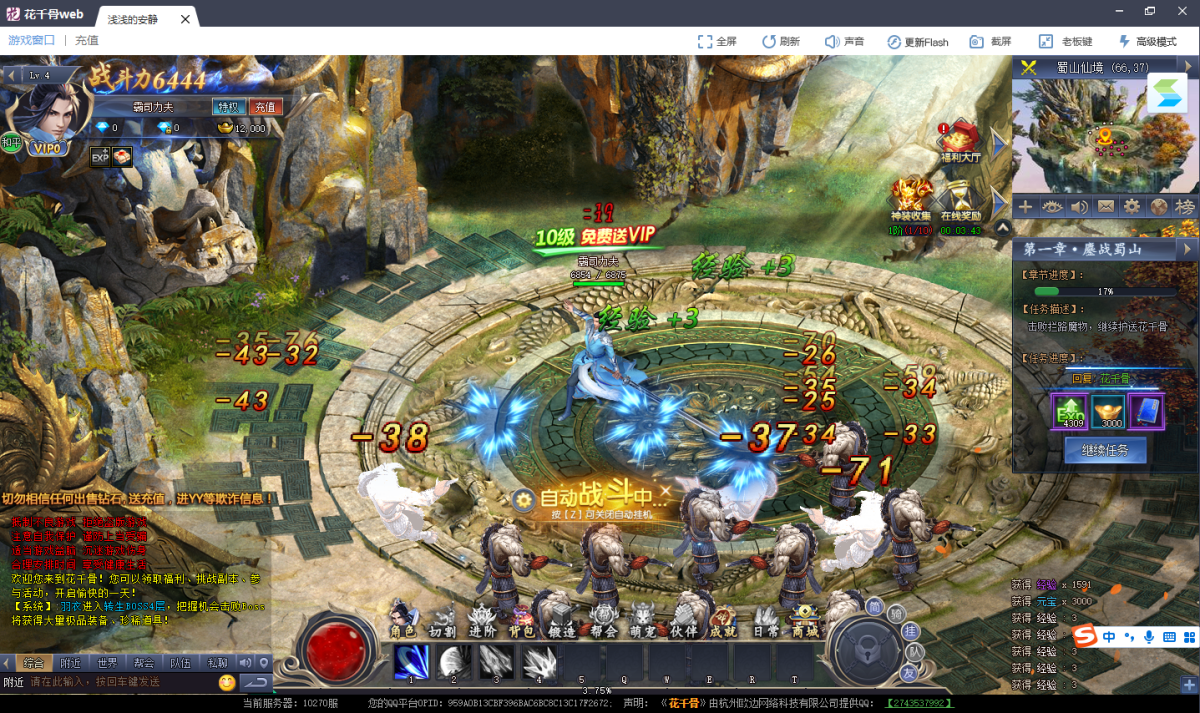Image resolution: width=1200 pixels, height=713 pixels.
Task: Open the 背包 bag inventory
Action: (521, 619)
